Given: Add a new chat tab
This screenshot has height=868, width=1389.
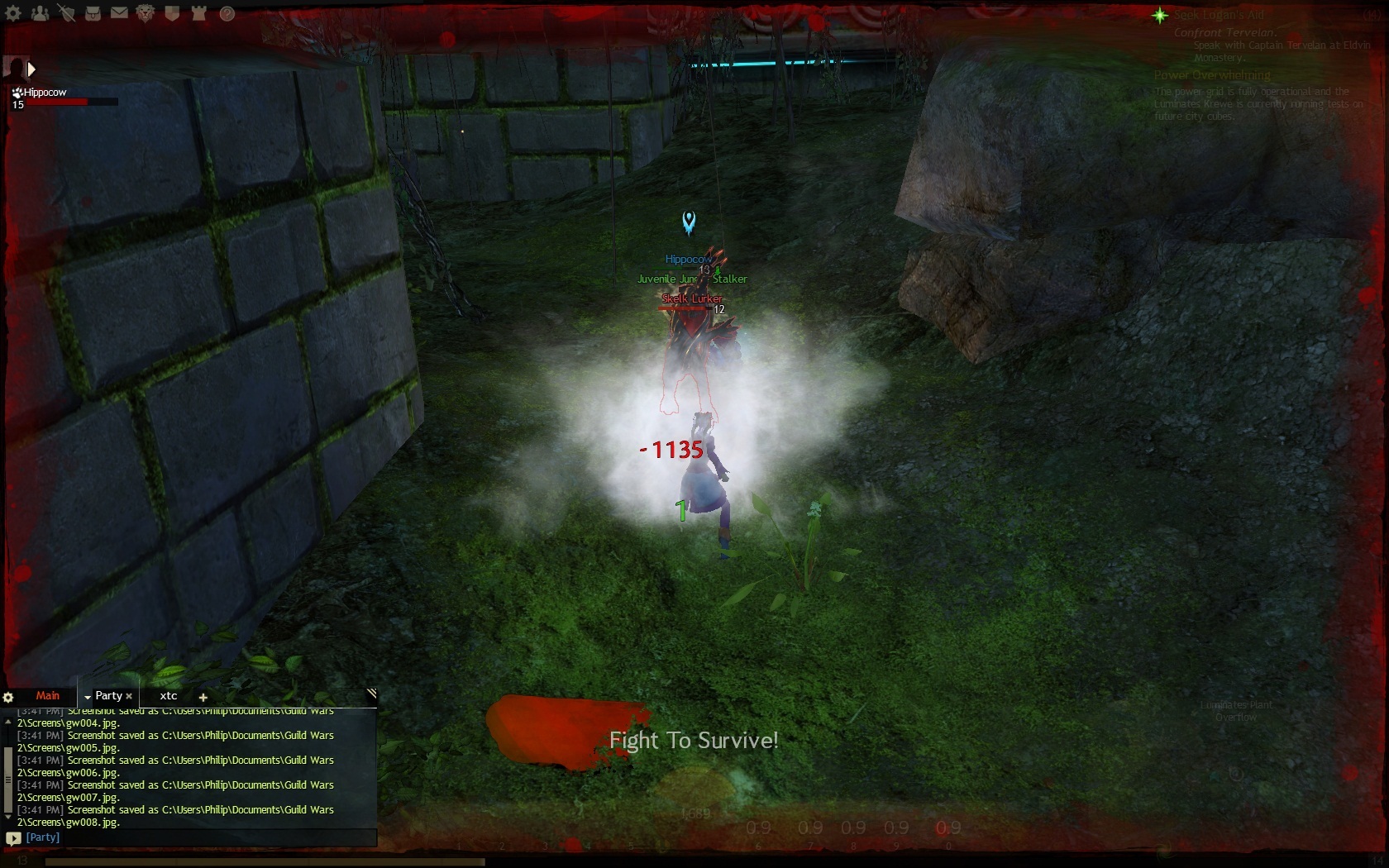Looking at the screenshot, I should pos(203,698).
